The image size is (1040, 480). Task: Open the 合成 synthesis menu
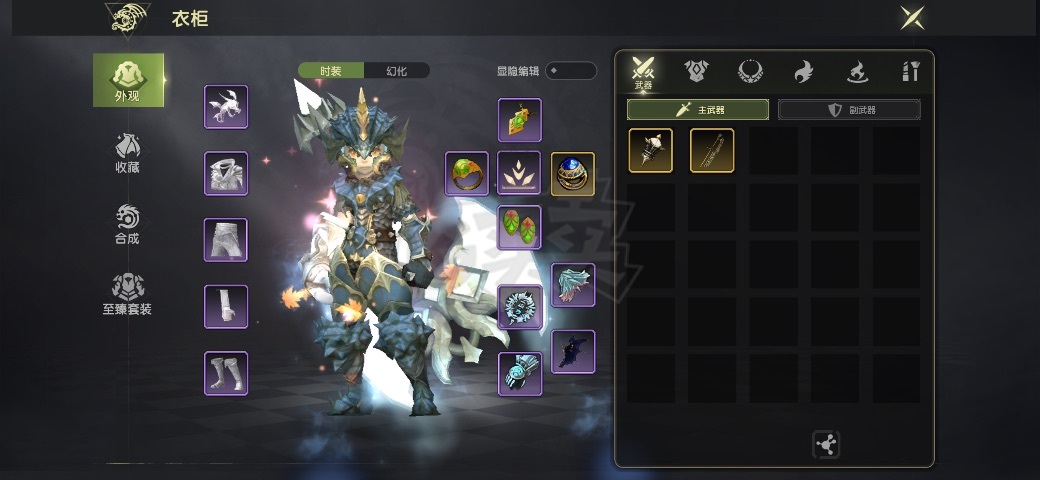[x=128, y=224]
